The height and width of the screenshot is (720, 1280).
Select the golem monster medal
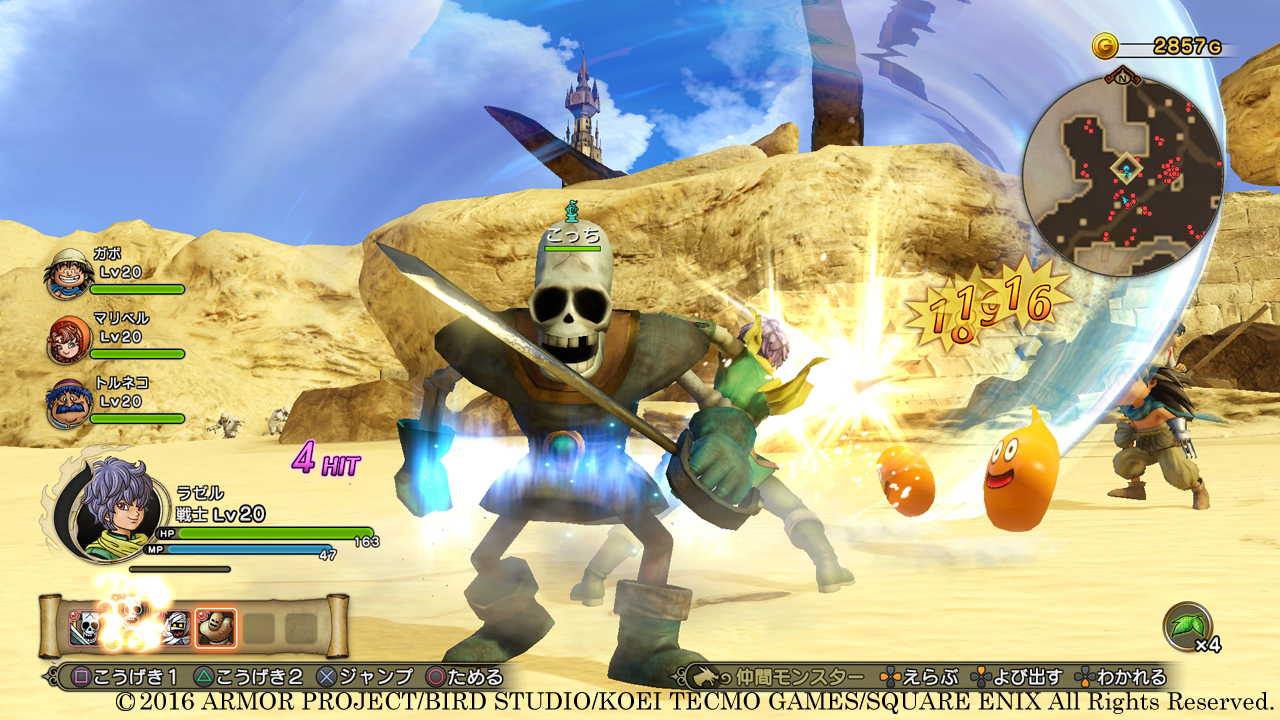click(x=215, y=625)
